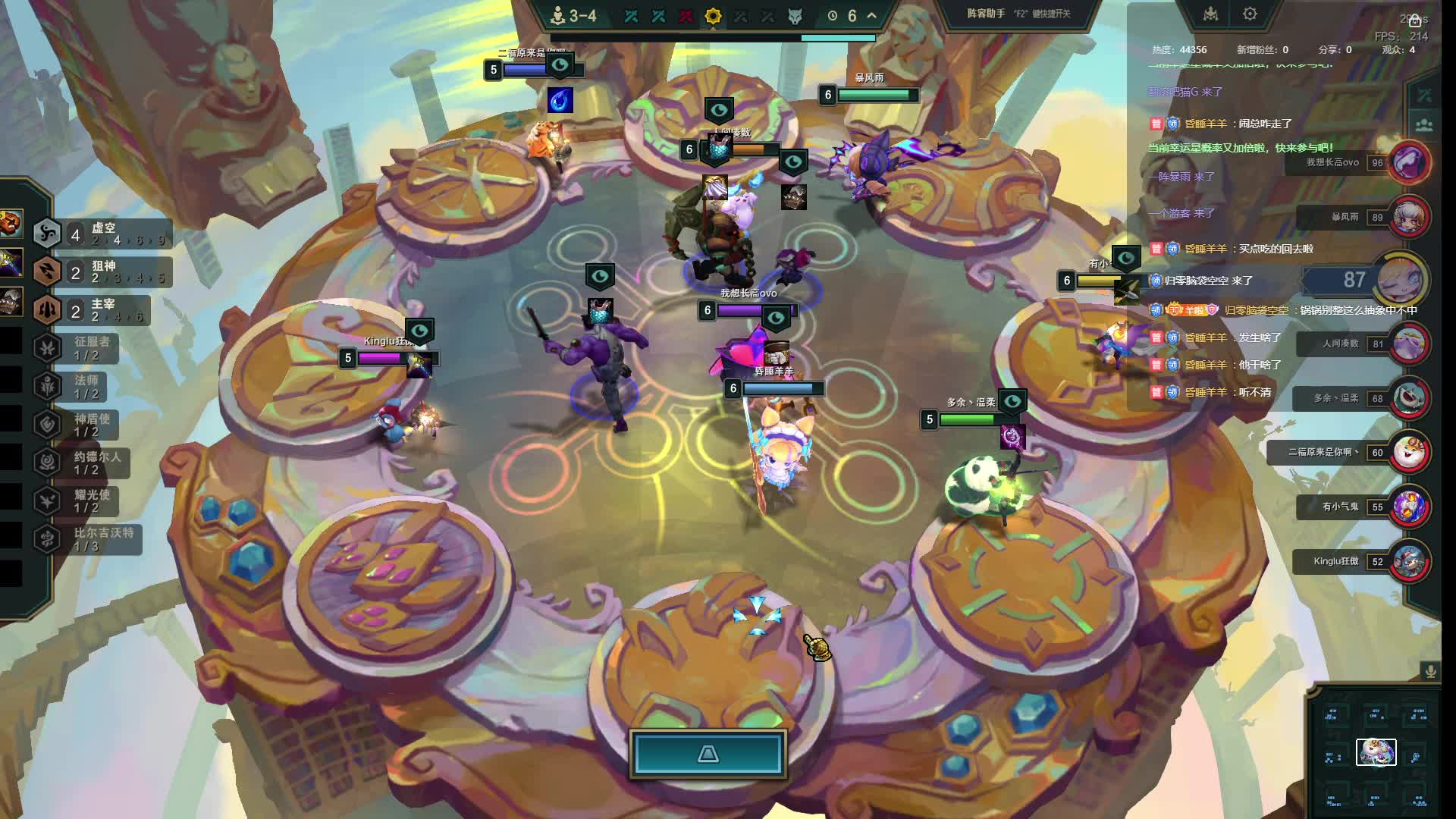This screenshot has height=819, width=1456.
Task: Toggle the microphone icon
Action: point(1430,671)
